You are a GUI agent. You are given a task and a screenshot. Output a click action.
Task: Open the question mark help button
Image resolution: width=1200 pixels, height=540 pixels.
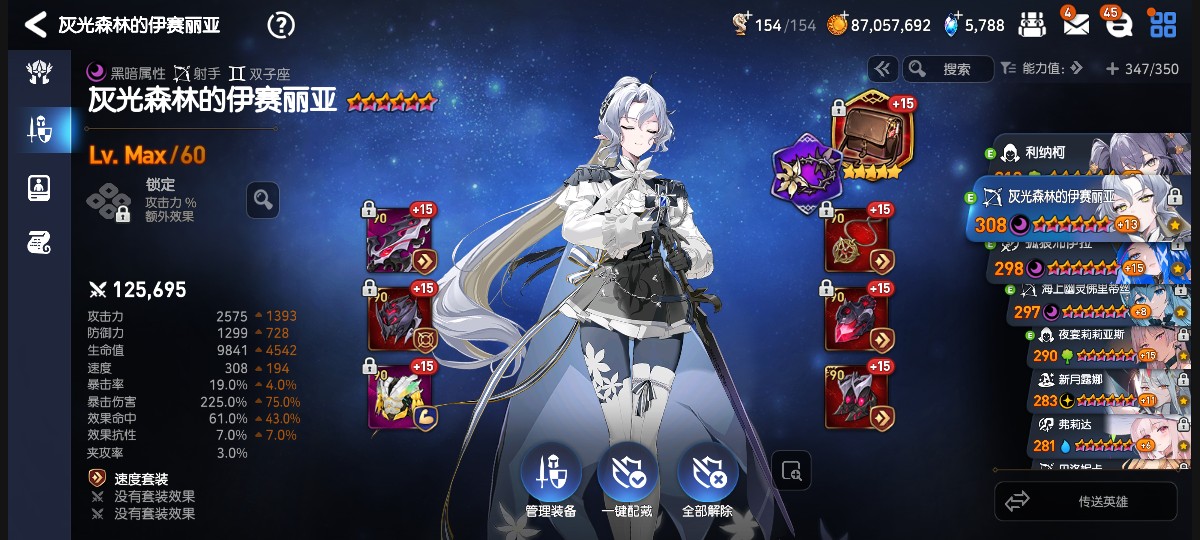(x=282, y=25)
